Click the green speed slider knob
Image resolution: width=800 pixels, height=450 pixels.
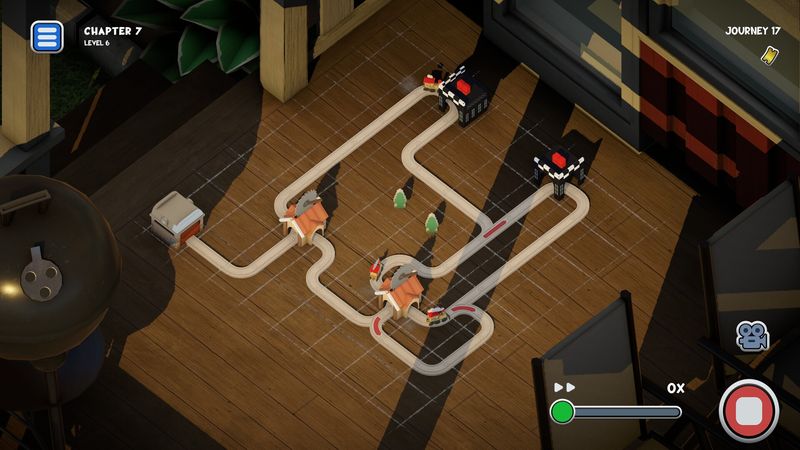[563, 411]
